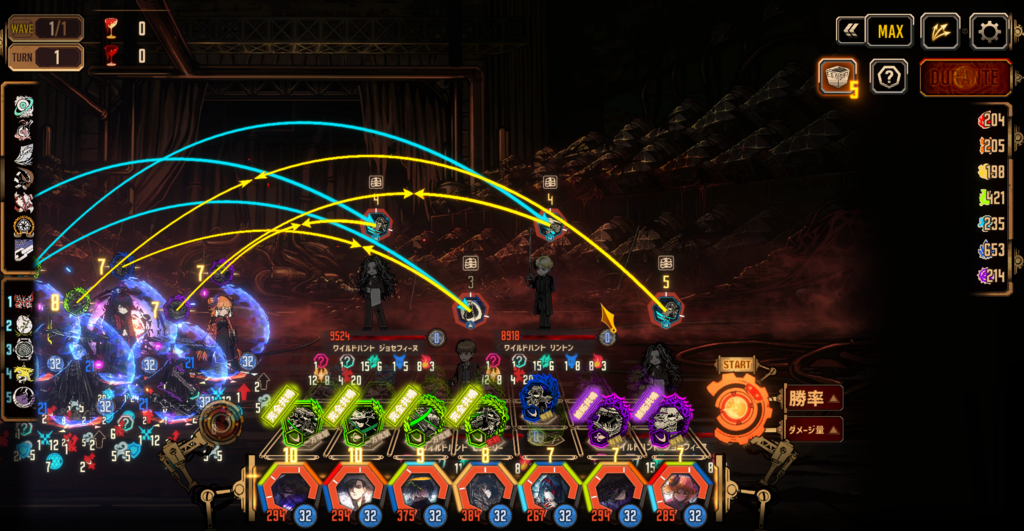Click the rightmost orange-haired sinner portrait
Screen dimensions: 1024x531
679,492
